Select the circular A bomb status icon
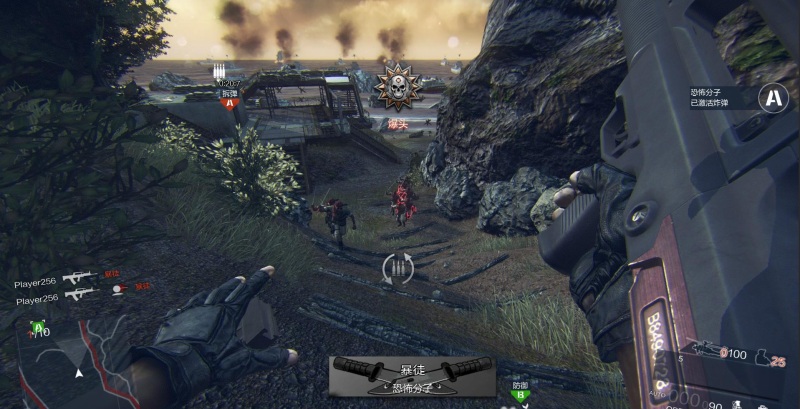Viewport: 800px width, 409px height. (771, 97)
